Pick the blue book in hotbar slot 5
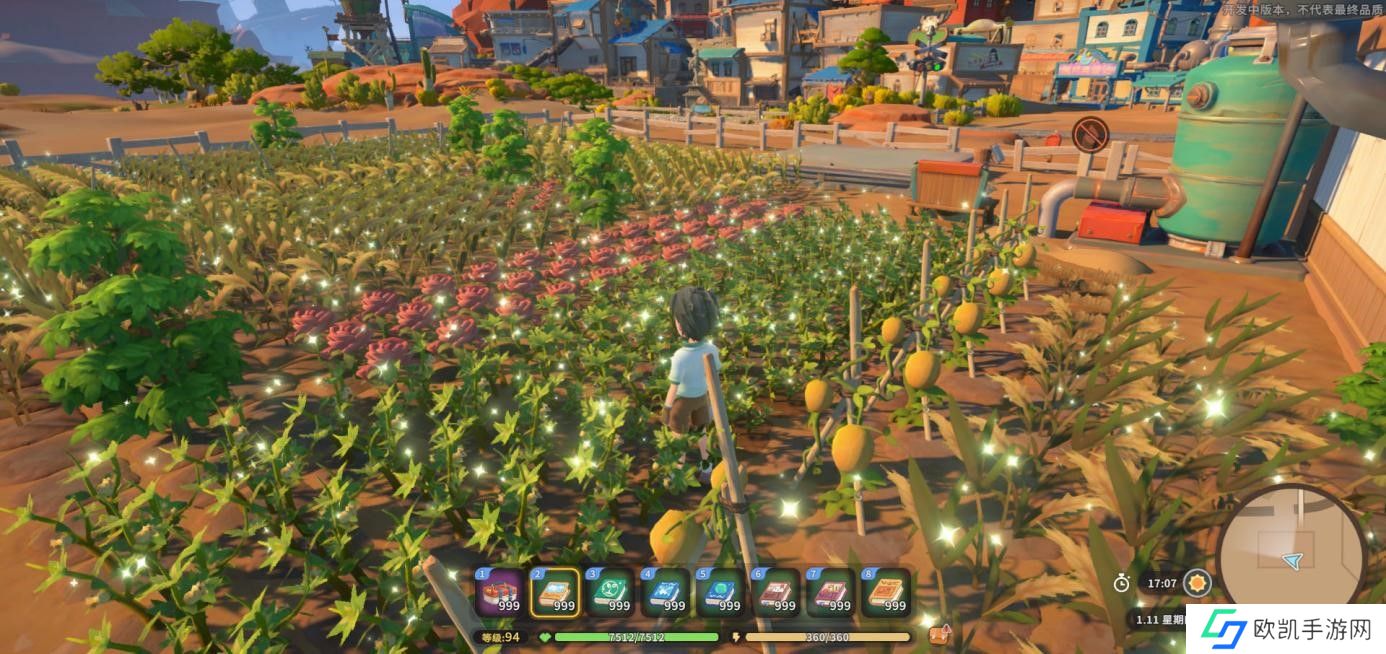Screen dimensions: 1386x654 pyautogui.click(x=721, y=592)
